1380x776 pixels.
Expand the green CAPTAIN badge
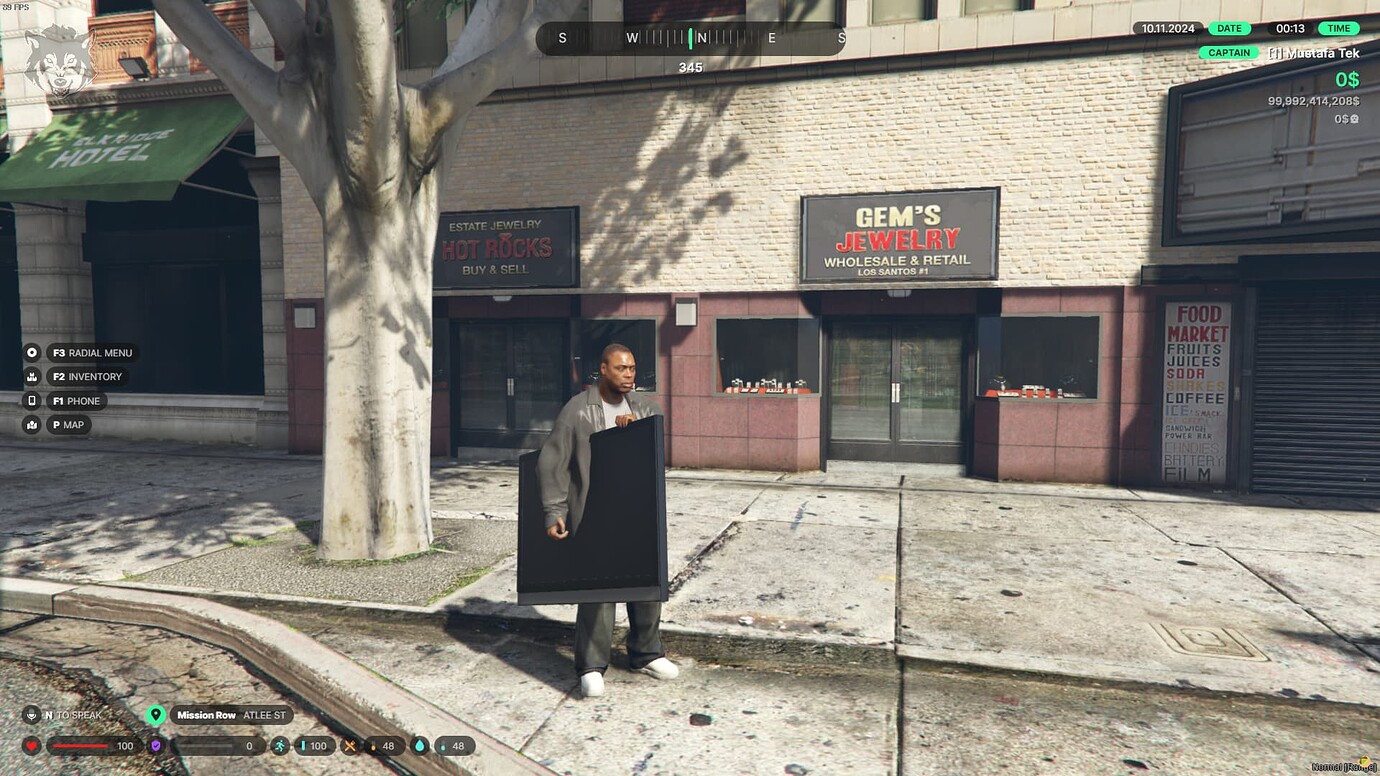[1228, 53]
